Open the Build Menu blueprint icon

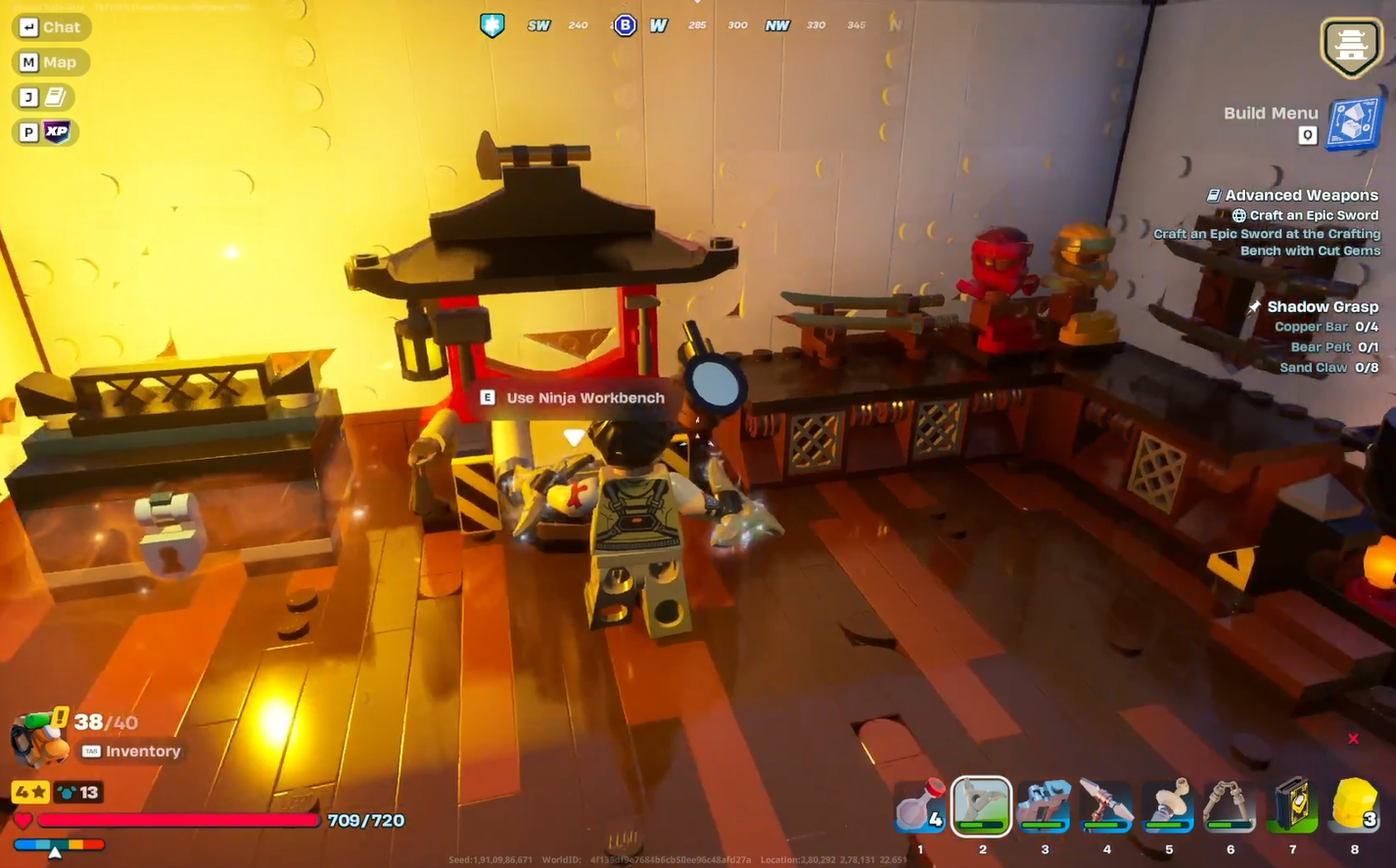click(x=1355, y=125)
